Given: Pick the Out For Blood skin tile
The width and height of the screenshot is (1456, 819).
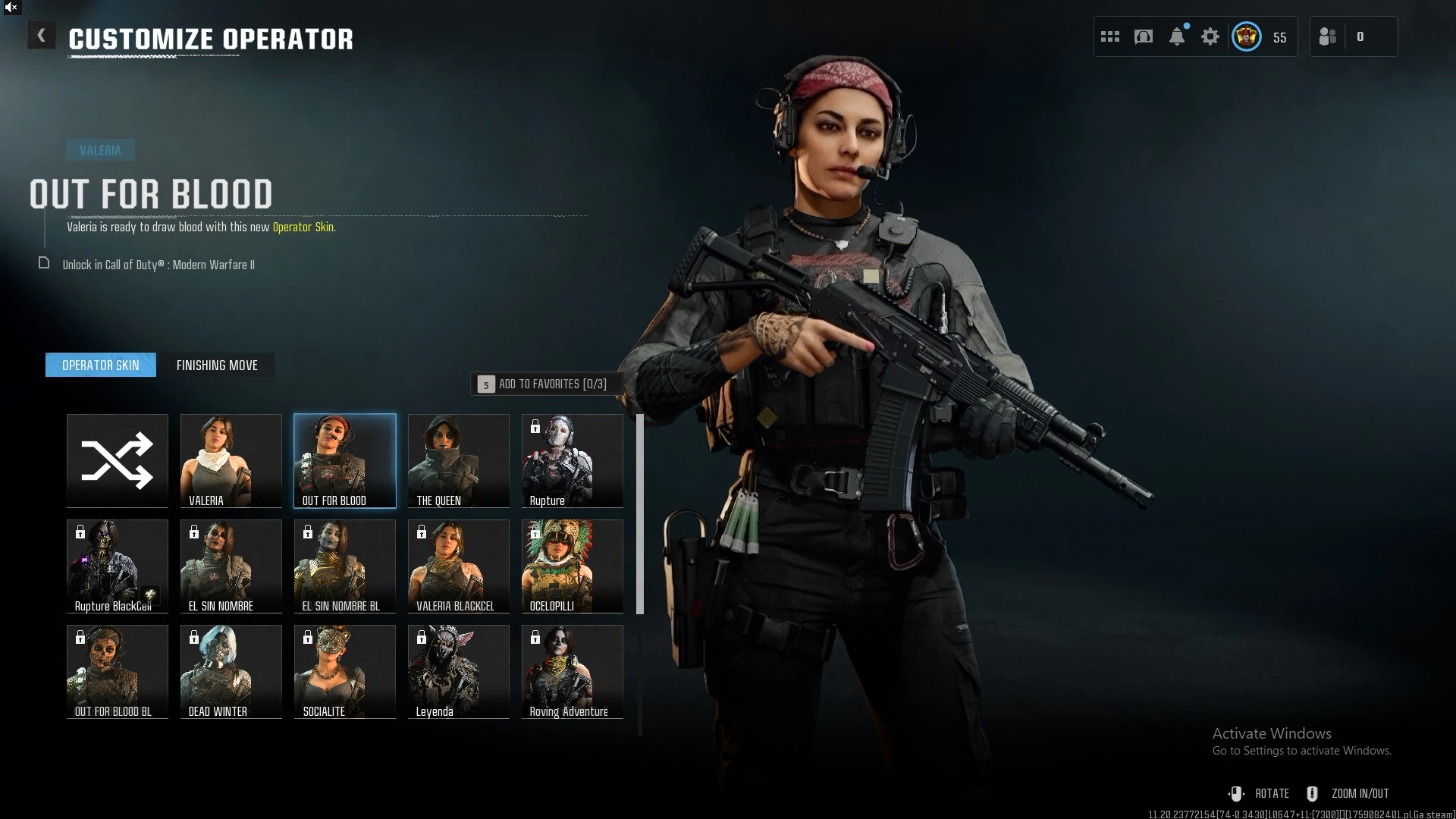Looking at the screenshot, I should (345, 460).
